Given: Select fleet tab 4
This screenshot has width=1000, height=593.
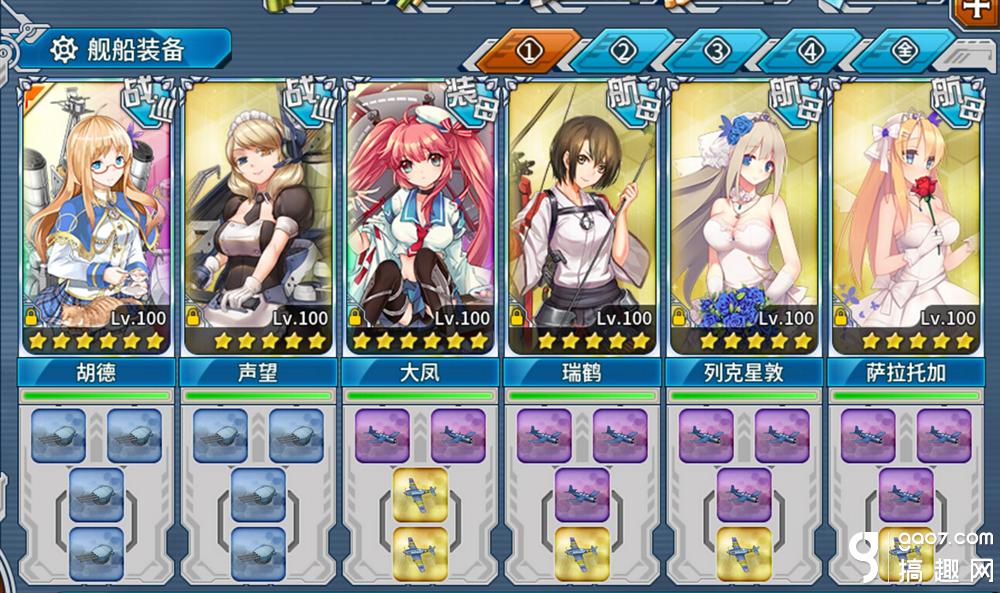Looking at the screenshot, I should click(x=810, y=50).
